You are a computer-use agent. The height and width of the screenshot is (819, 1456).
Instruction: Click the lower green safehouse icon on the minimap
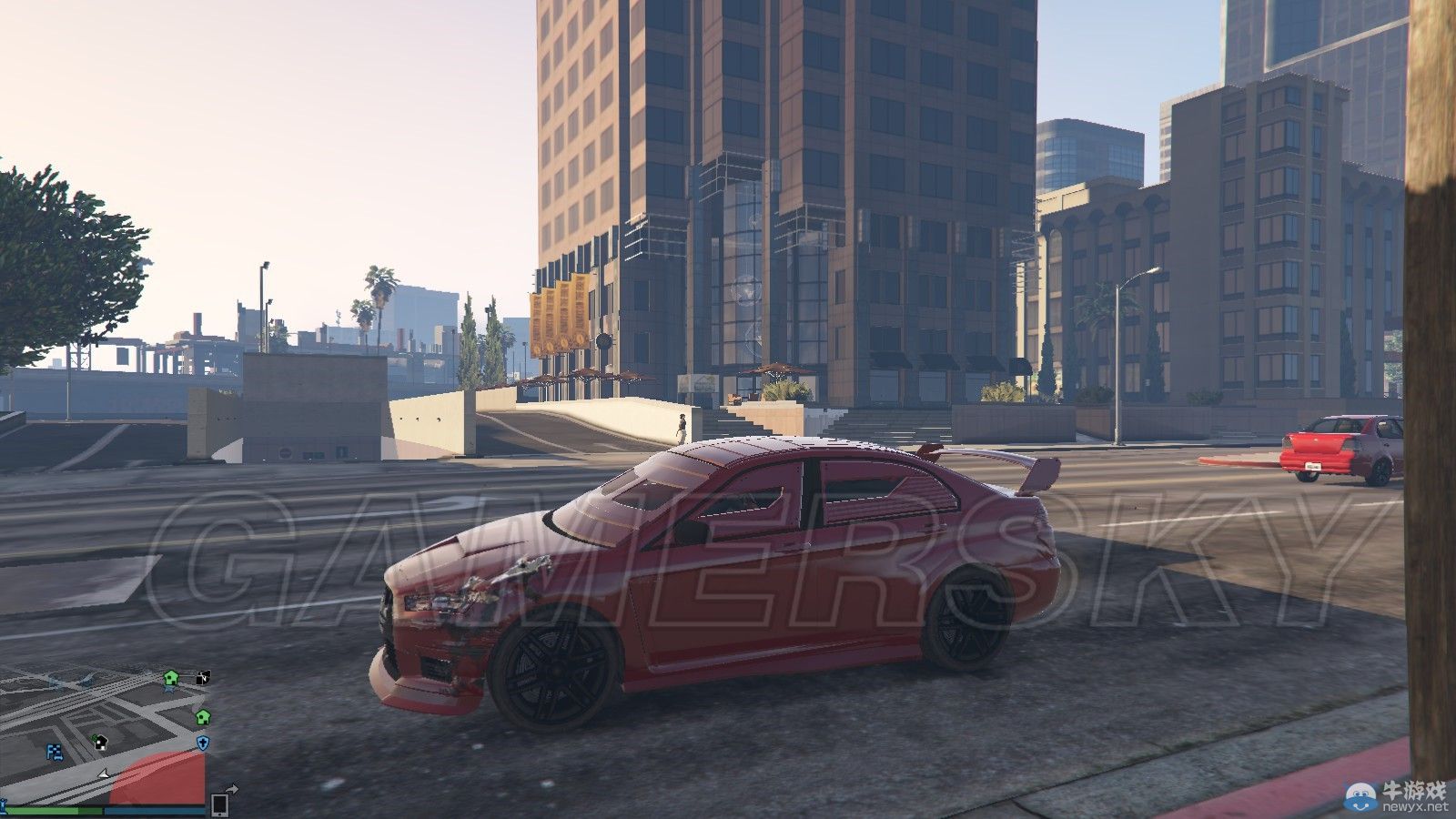(x=201, y=718)
